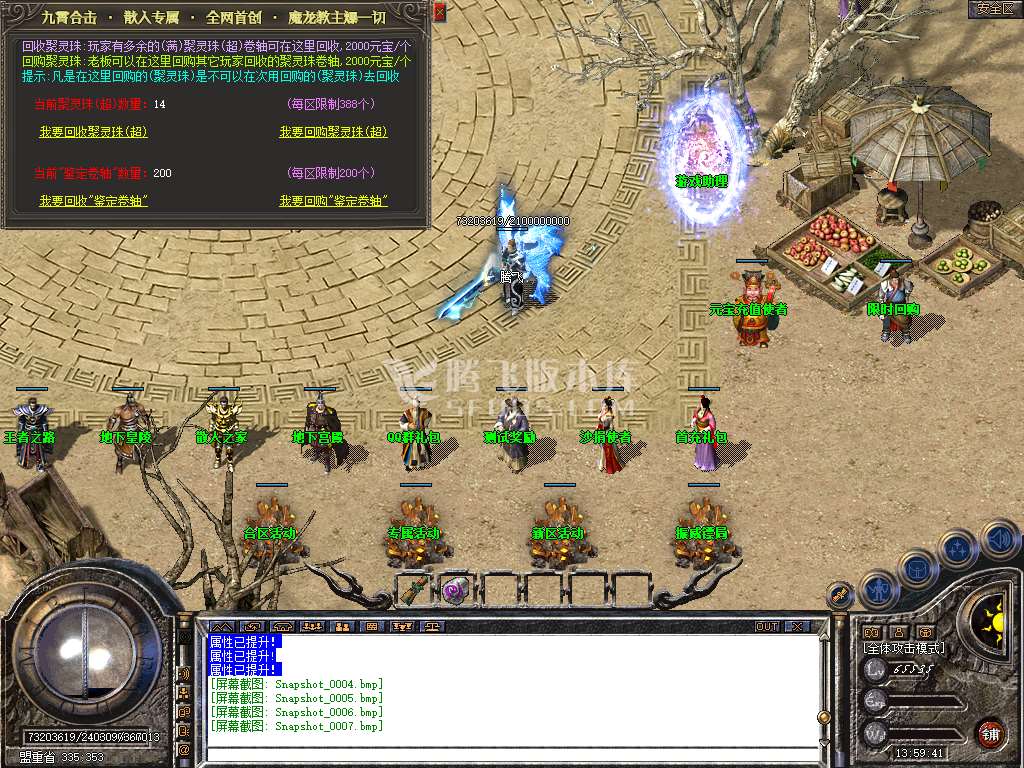The width and height of the screenshot is (1024, 768).
Task: Open the skills sparkle round button
Action: [x=957, y=549]
